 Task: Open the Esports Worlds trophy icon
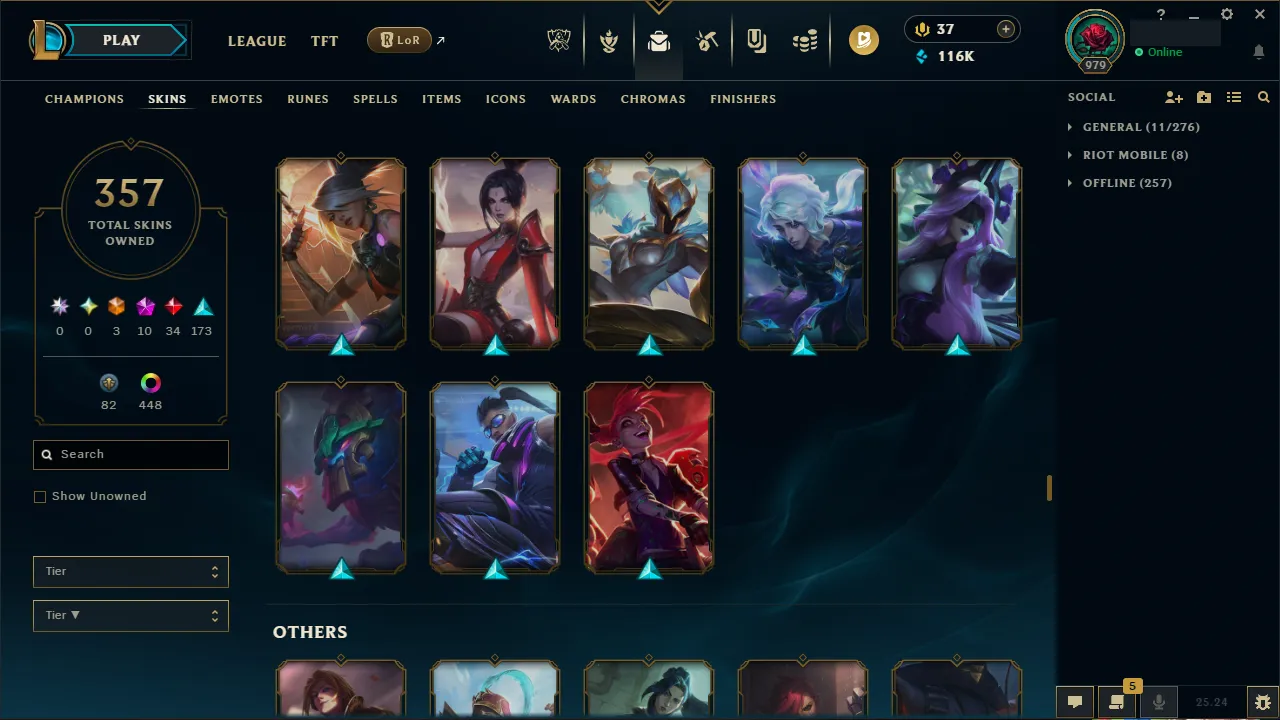(x=559, y=40)
